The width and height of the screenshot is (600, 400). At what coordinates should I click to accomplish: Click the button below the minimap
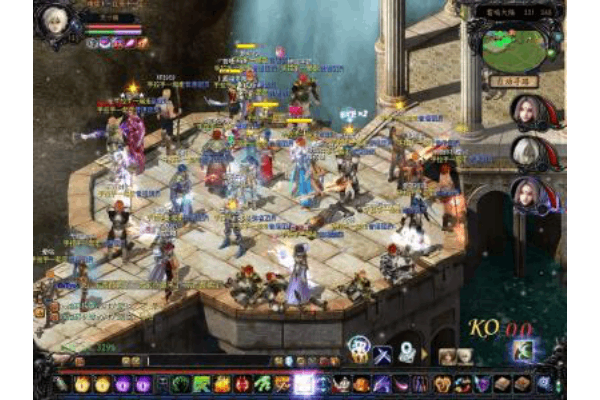coord(514,81)
